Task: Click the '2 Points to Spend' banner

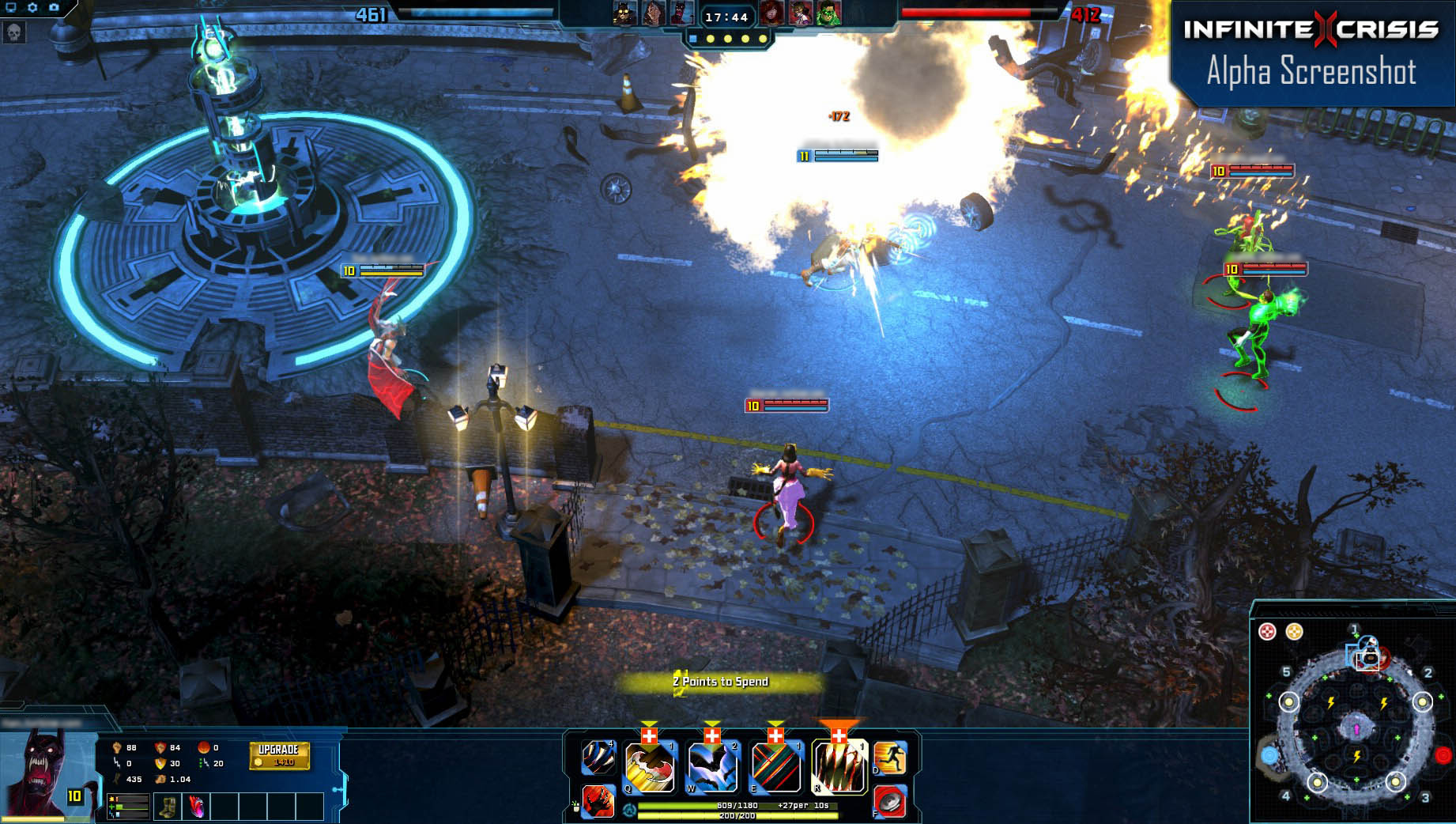Action: [720, 679]
